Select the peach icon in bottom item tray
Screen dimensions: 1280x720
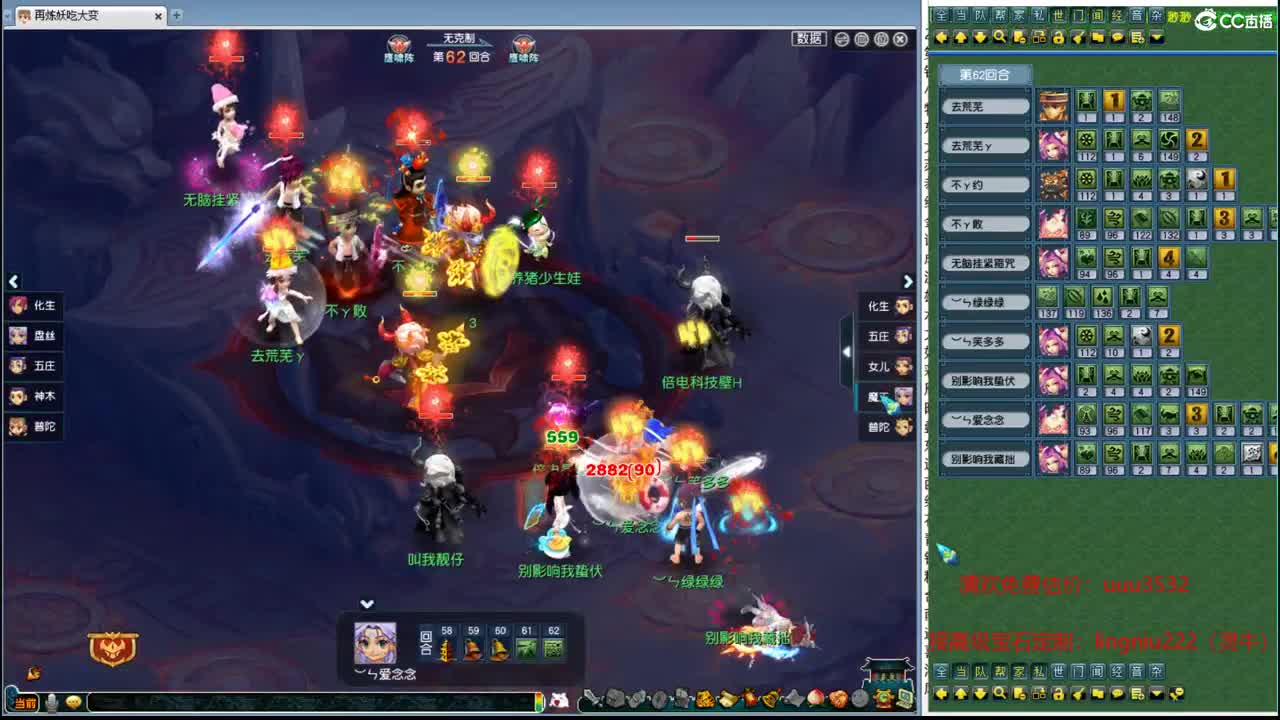[x=815, y=700]
